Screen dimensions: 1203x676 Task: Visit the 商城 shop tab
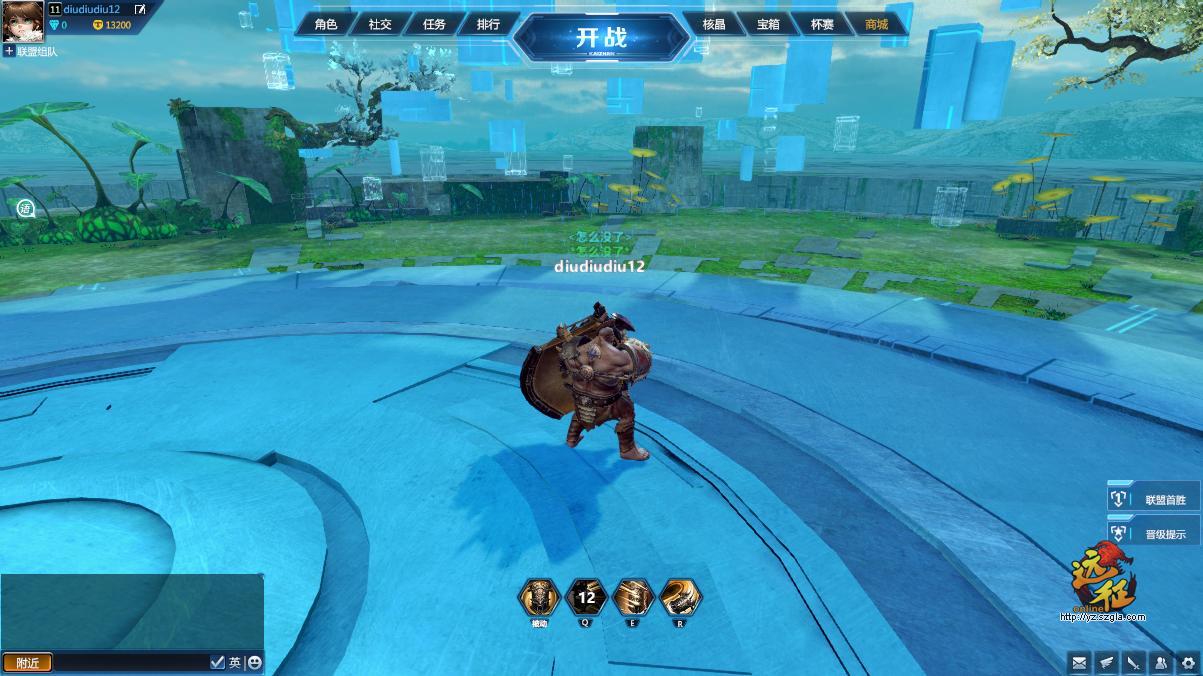(876, 24)
